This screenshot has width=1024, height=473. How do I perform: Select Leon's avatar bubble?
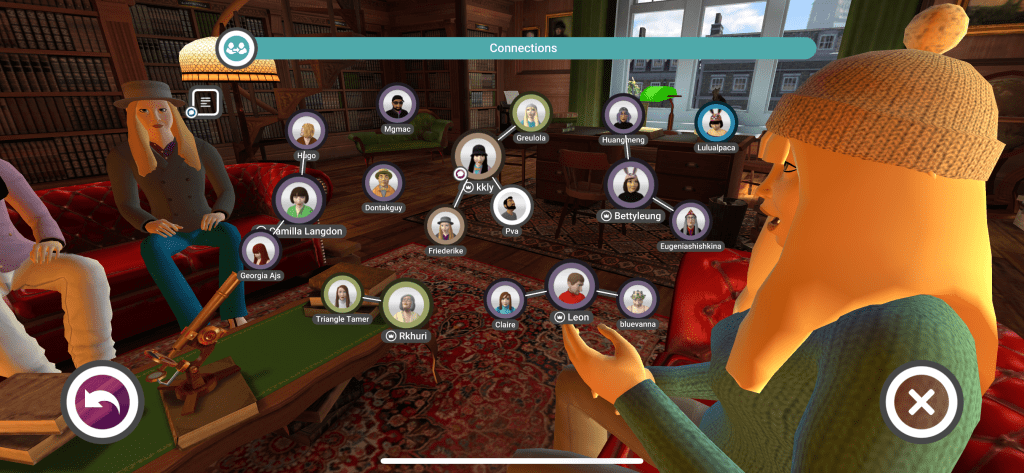click(572, 286)
